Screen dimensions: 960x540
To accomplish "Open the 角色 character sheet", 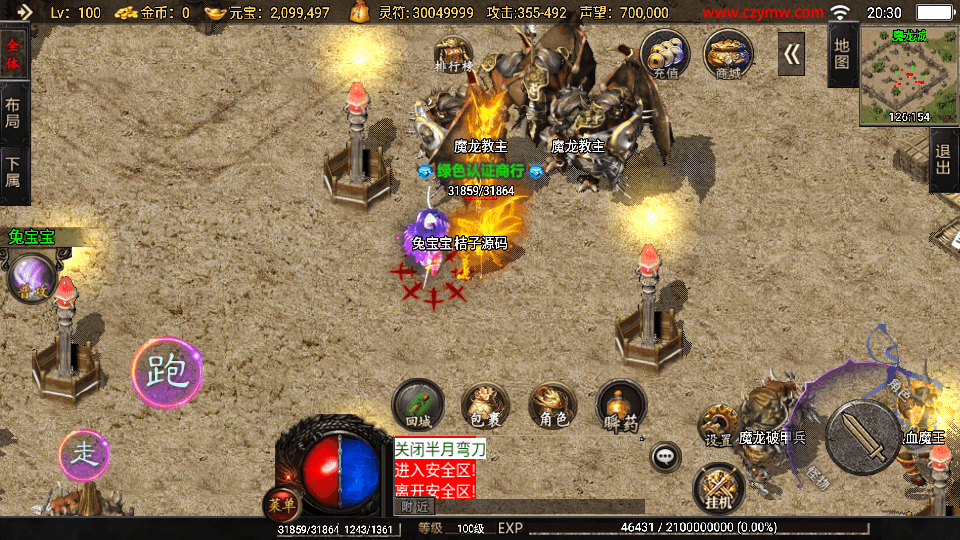I will (552, 405).
